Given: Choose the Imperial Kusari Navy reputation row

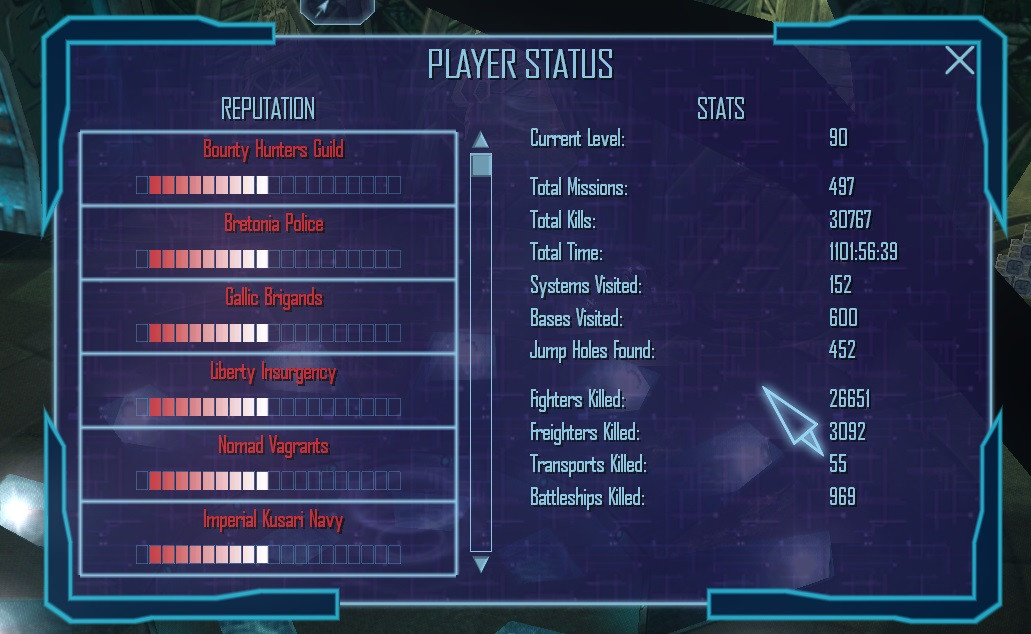Looking at the screenshot, I should pos(268,538).
